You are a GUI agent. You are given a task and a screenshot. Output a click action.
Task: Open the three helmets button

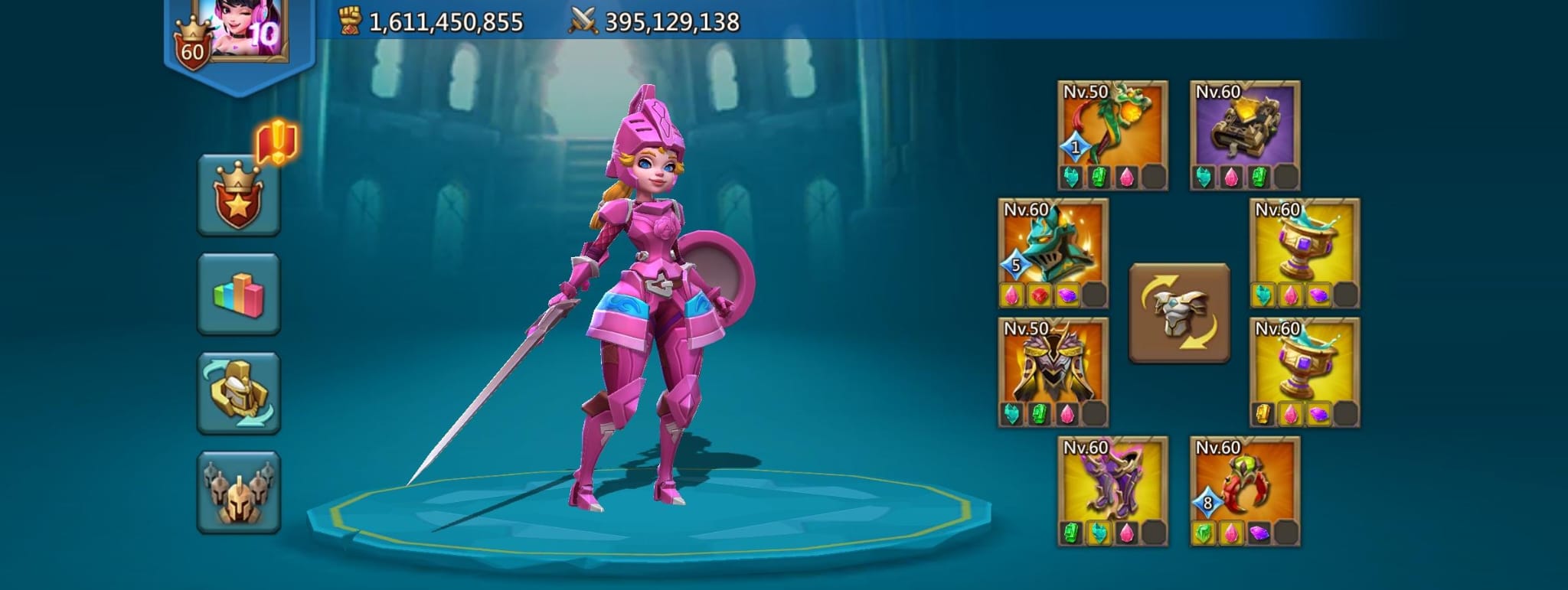[x=239, y=492]
